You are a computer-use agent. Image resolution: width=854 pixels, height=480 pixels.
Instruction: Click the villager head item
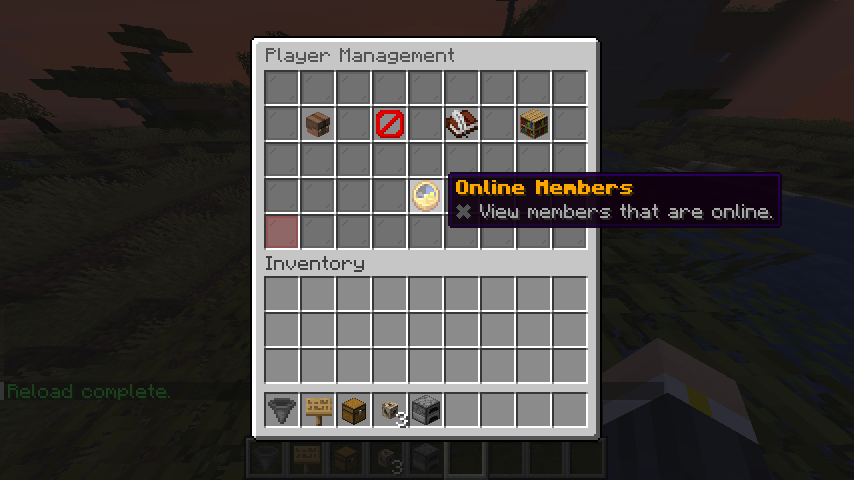tap(318, 124)
